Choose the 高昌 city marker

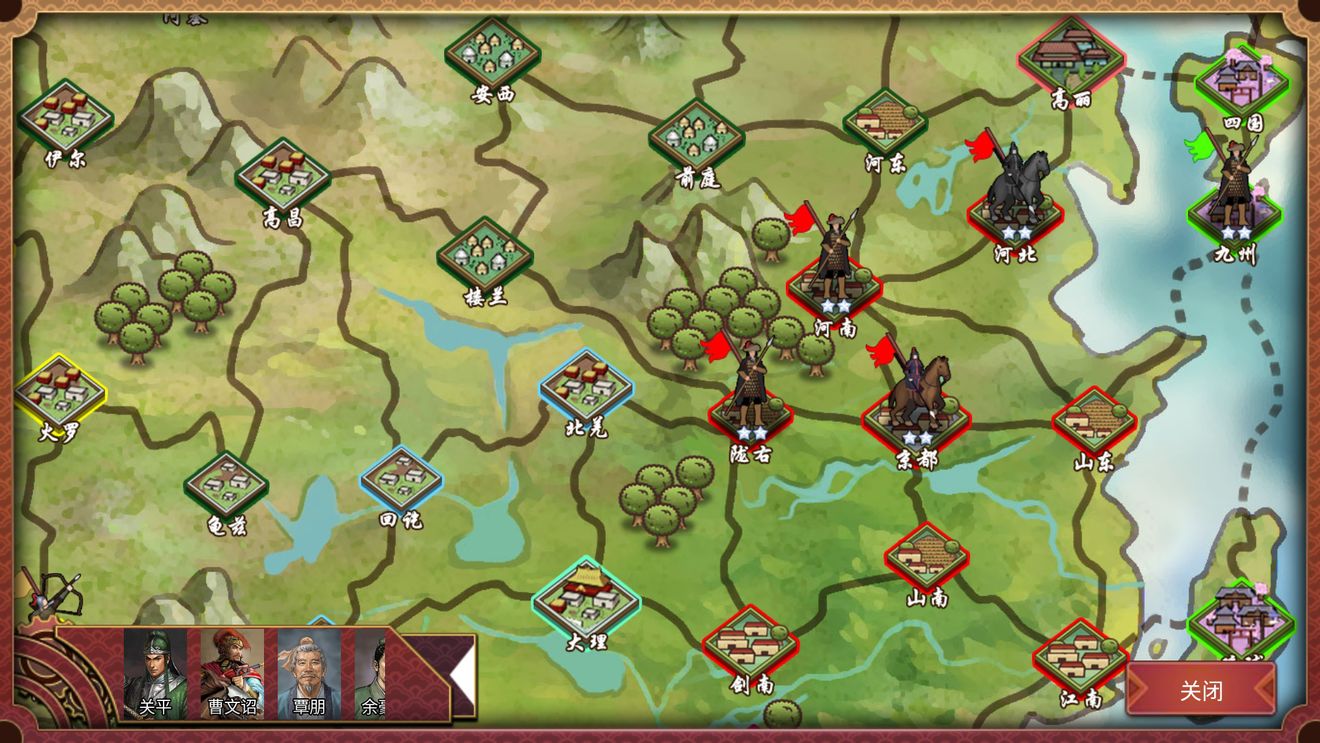click(283, 176)
